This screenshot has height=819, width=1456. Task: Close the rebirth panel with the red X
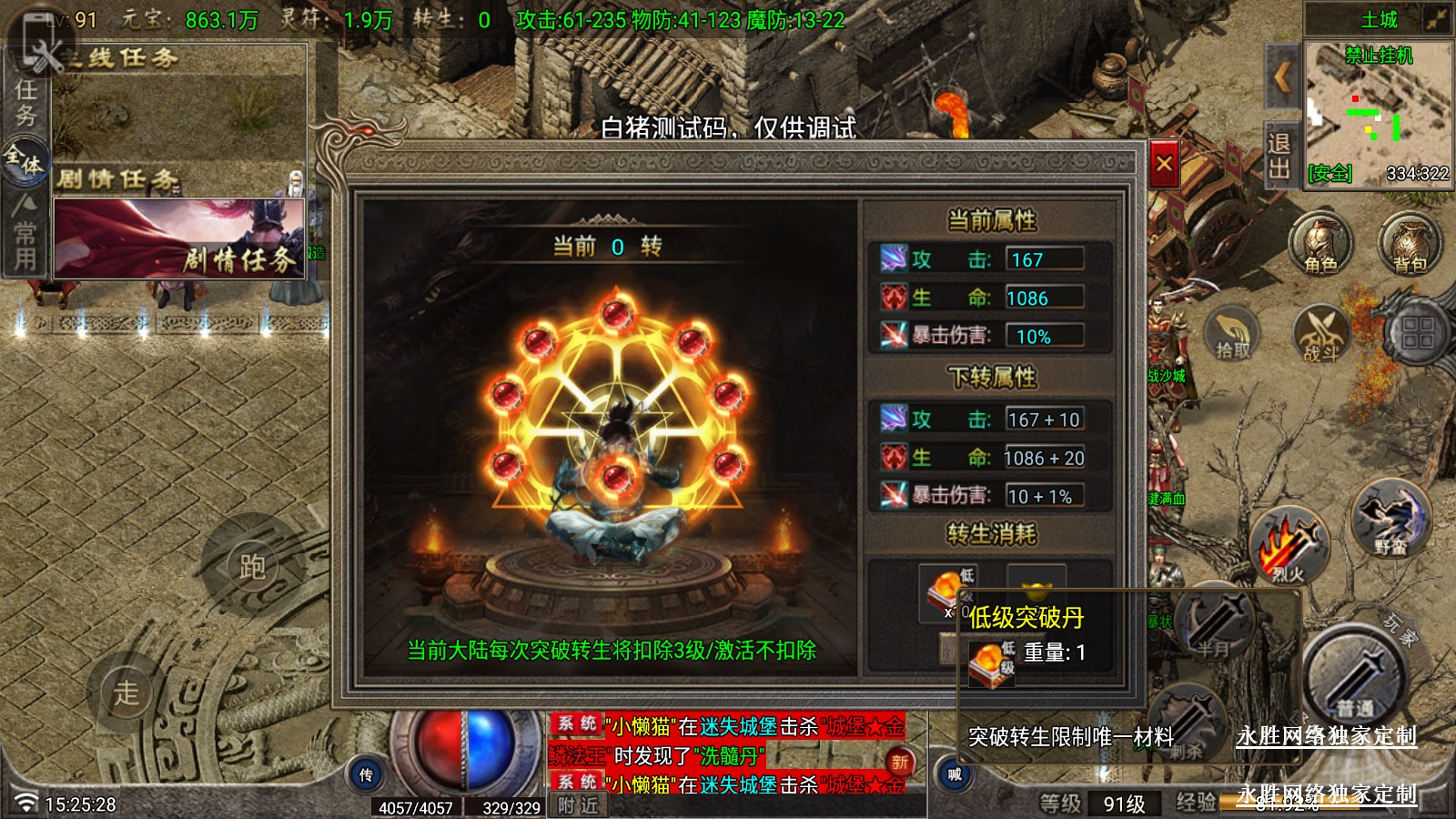1164,165
